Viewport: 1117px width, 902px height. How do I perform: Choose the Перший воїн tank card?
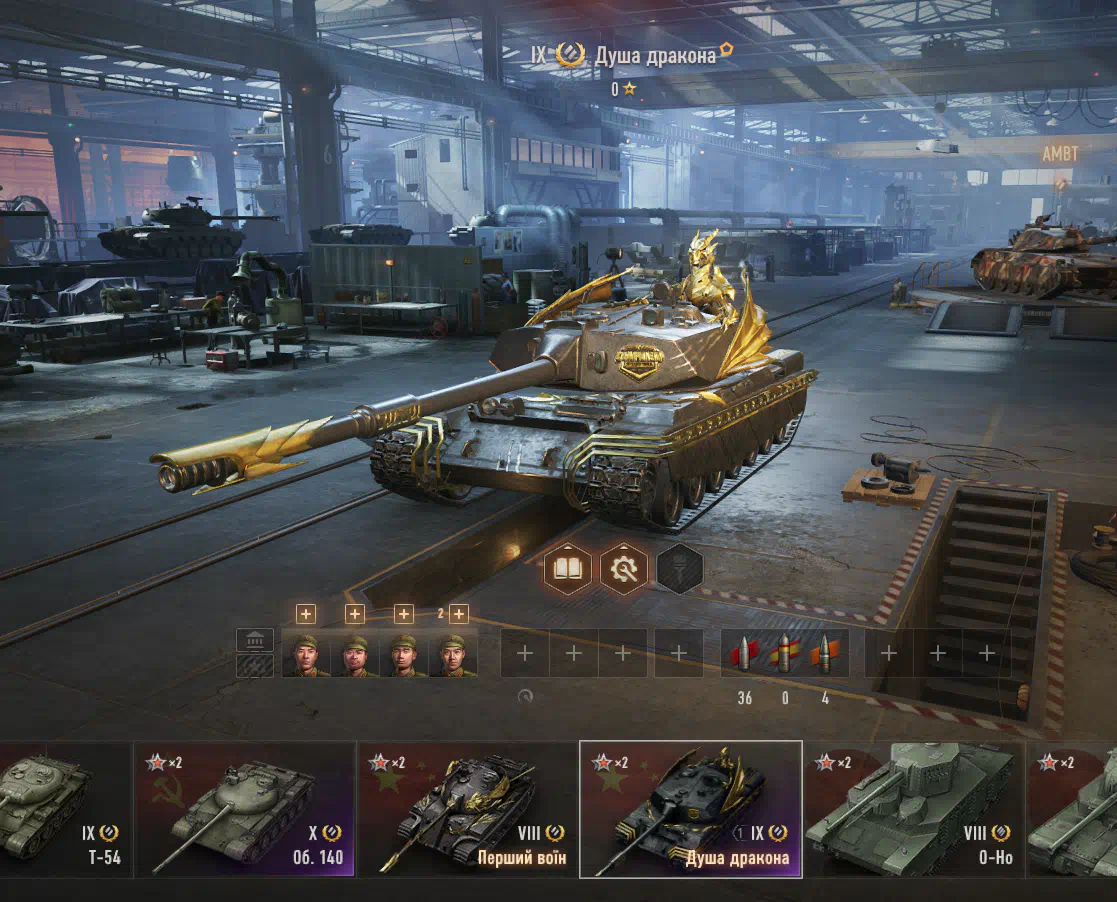pyautogui.click(x=467, y=809)
